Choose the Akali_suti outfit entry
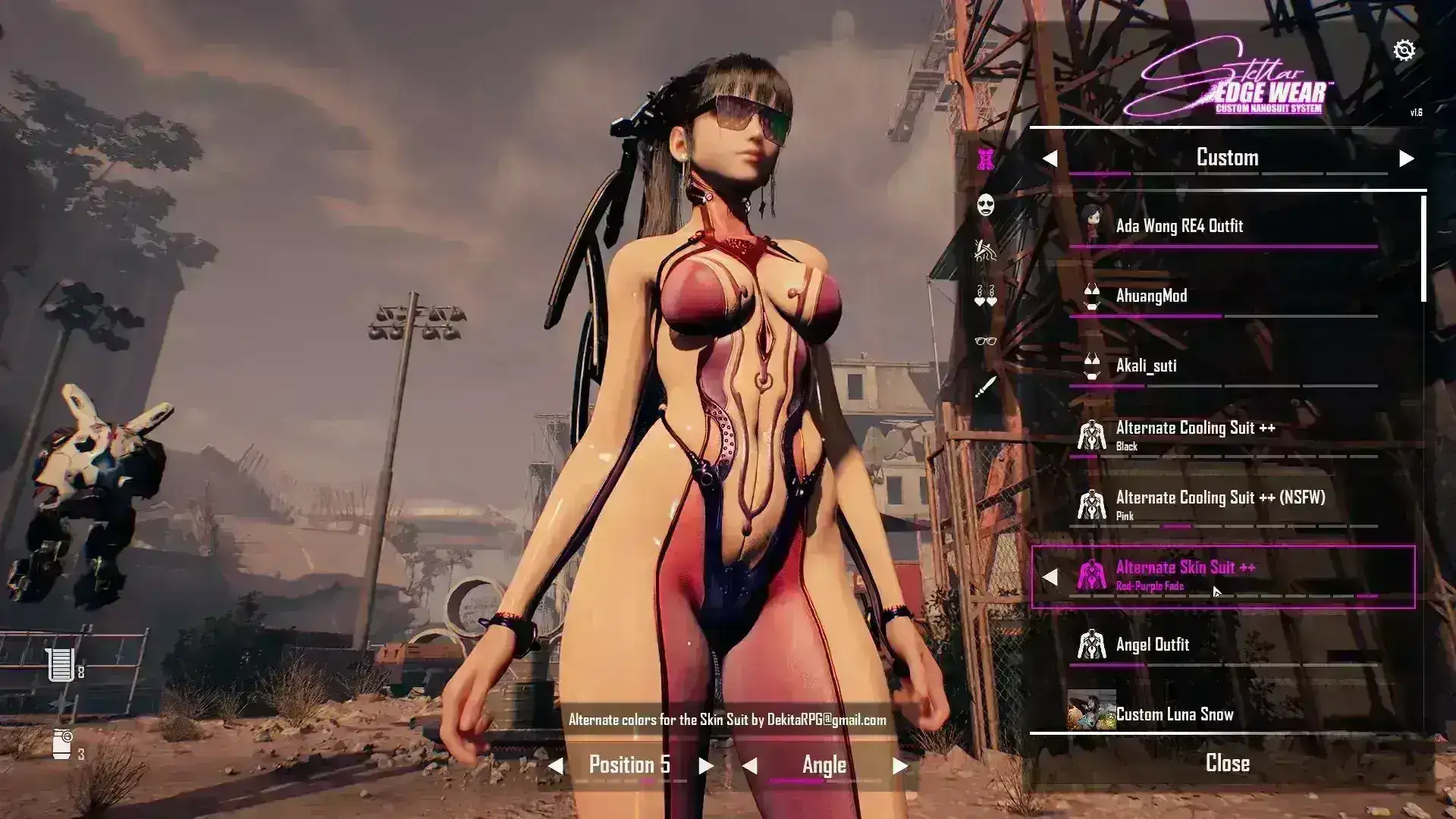 (x=1146, y=366)
